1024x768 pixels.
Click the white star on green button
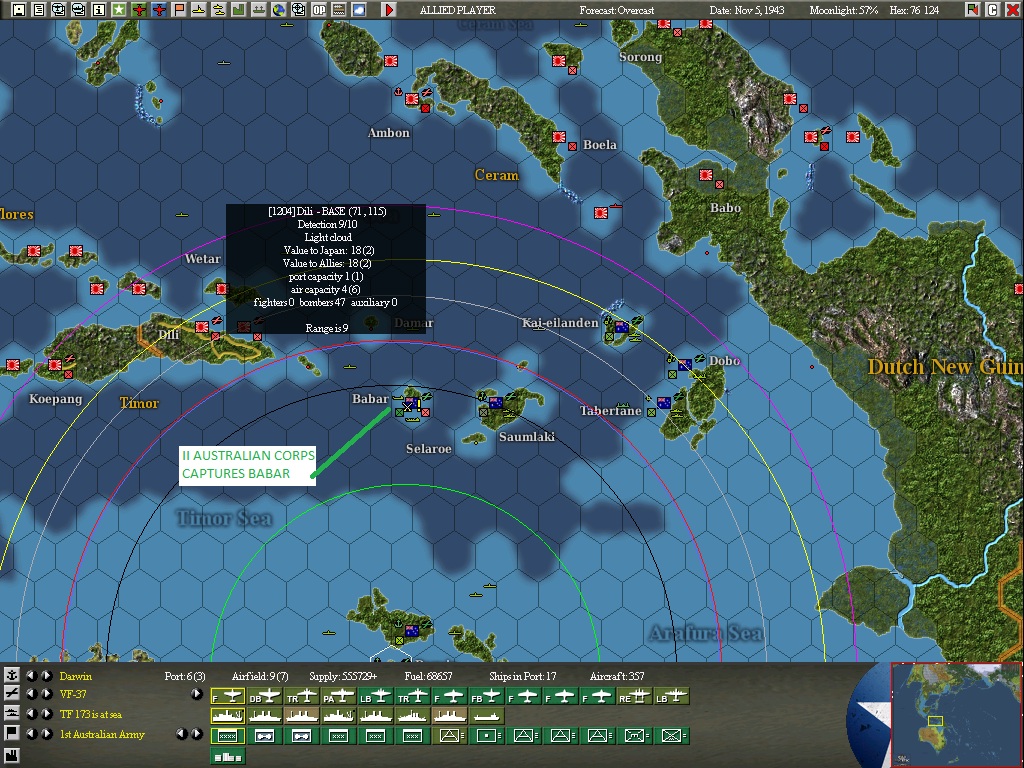(x=119, y=10)
